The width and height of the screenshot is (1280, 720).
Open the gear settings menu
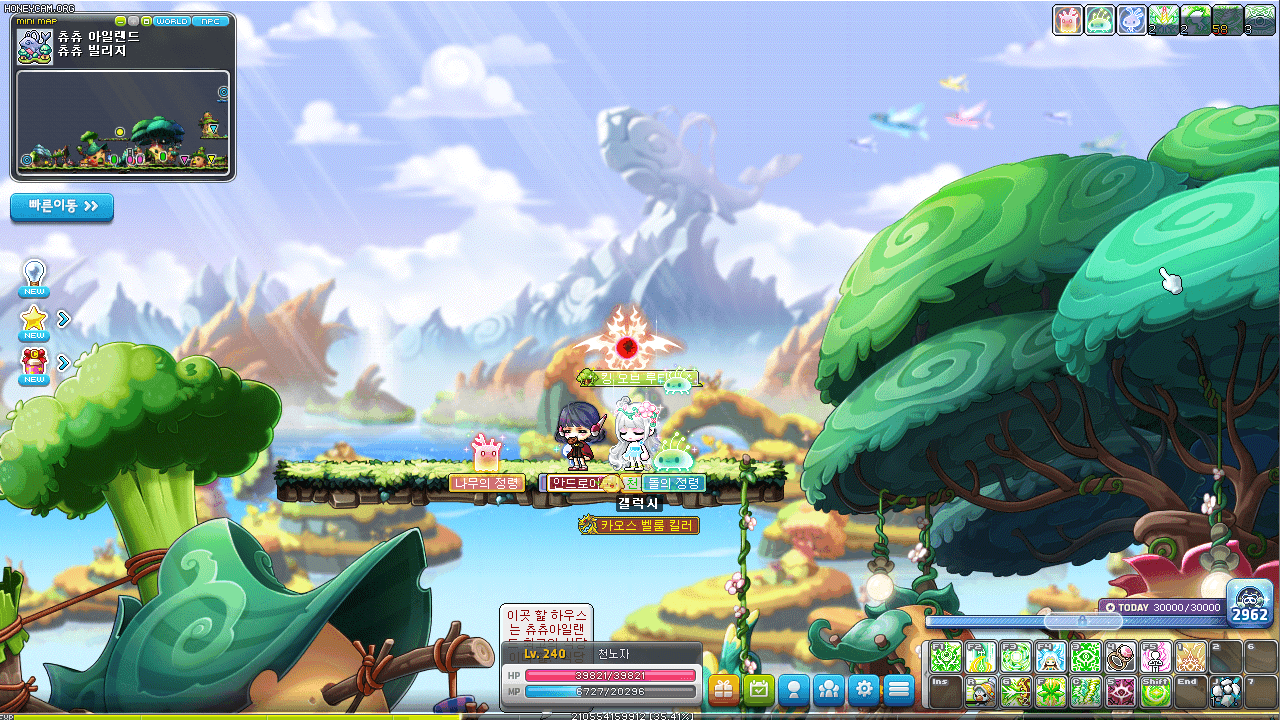pyautogui.click(x=864, y=688)
